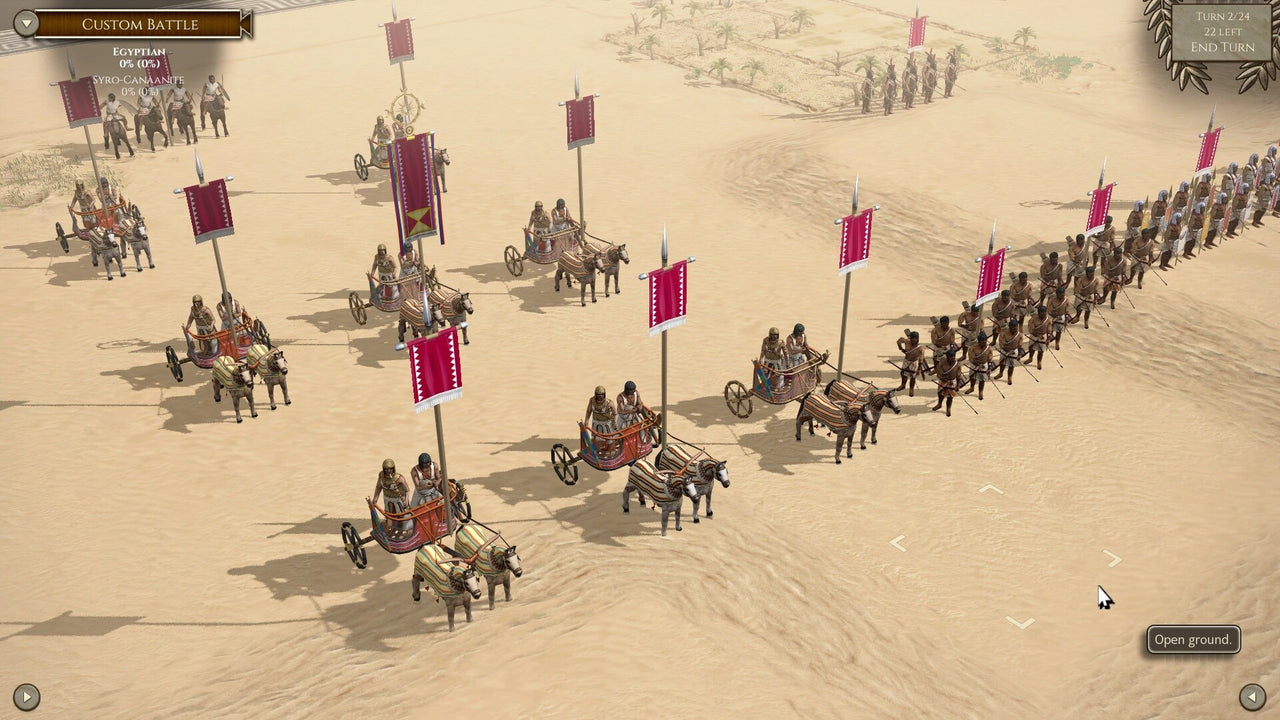Click the Turn 2/24 counter

pyautogui.click(x=1222, y=16)
